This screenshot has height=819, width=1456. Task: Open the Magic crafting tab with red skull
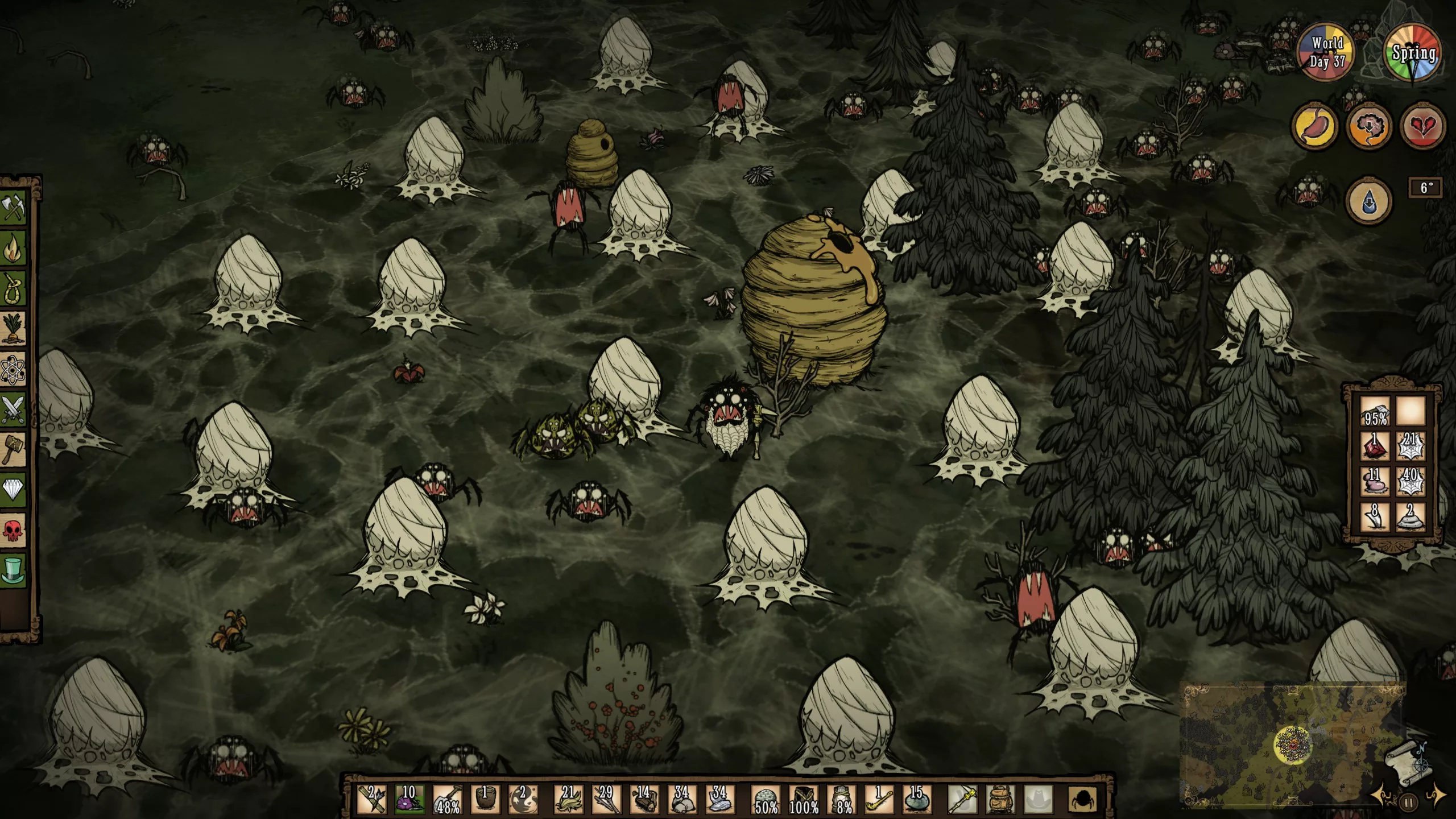pos(14,529)
